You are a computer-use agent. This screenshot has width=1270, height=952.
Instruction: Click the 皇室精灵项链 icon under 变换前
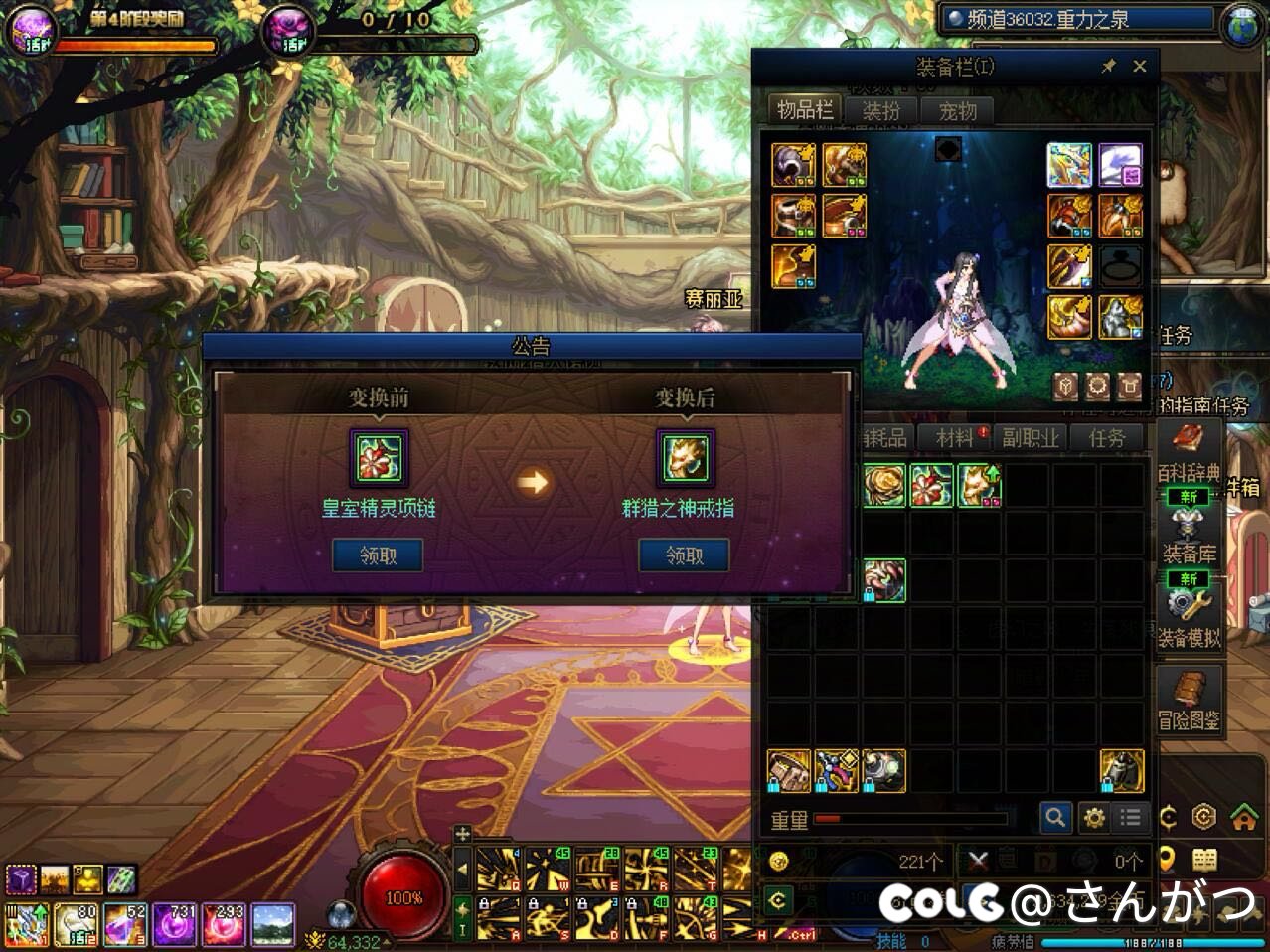point(379,458)
